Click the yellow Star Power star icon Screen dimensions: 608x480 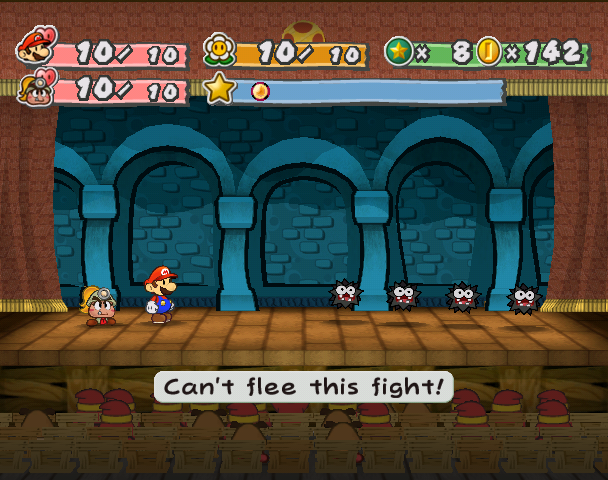click(x=219, y=89)
